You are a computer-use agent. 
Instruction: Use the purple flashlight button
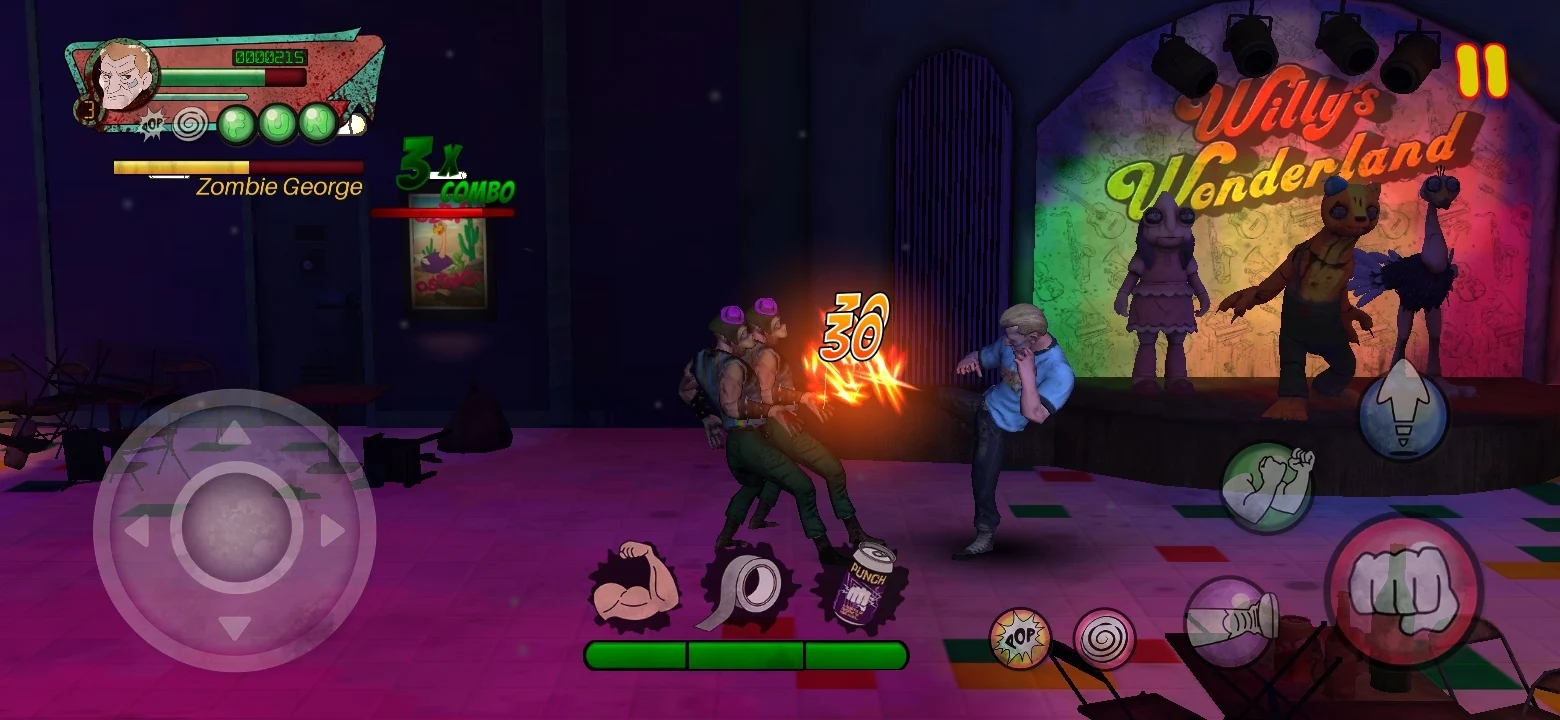click(x=1231, y=622)
